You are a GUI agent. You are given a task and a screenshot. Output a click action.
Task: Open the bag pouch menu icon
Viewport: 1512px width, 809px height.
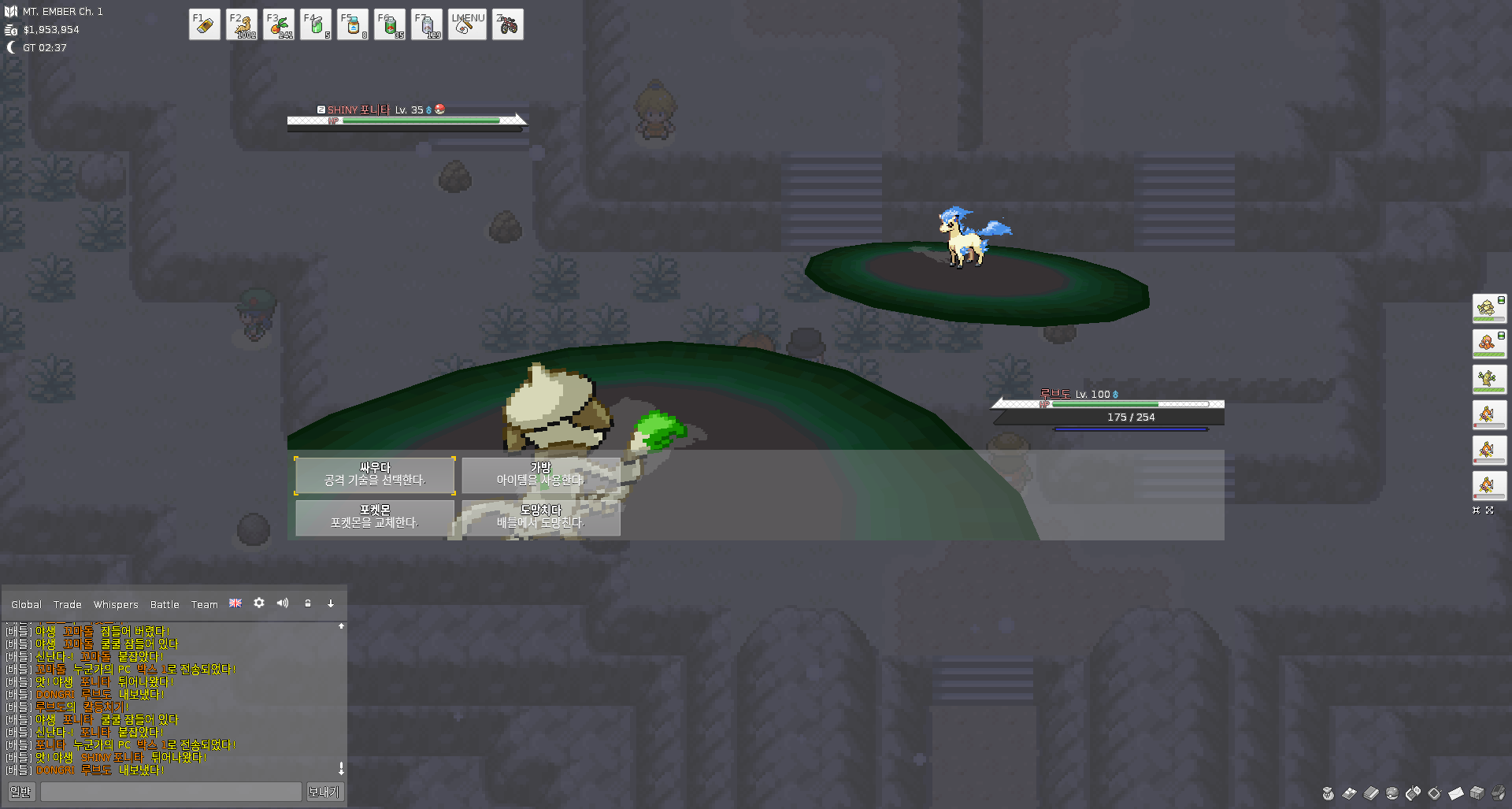click(x=1329, y=793)
